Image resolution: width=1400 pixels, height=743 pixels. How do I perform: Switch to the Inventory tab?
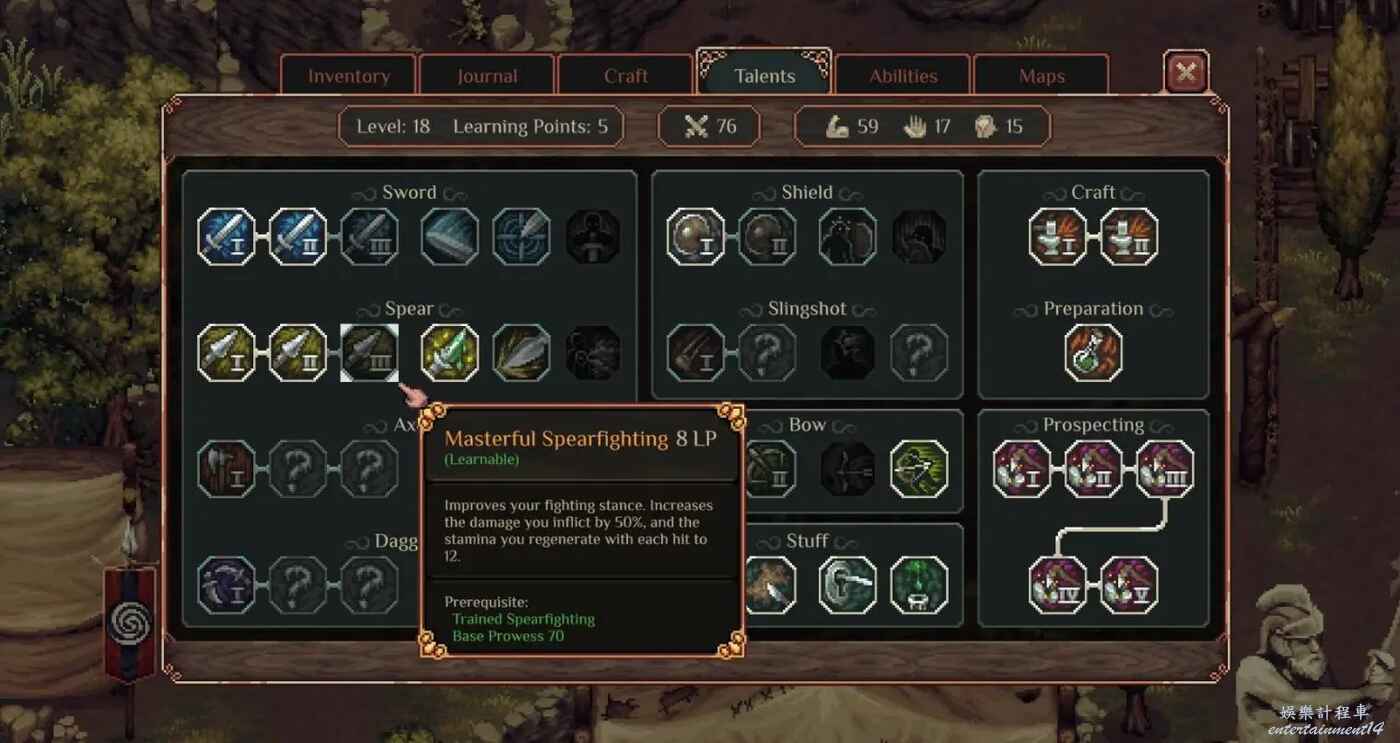(348, 76)
